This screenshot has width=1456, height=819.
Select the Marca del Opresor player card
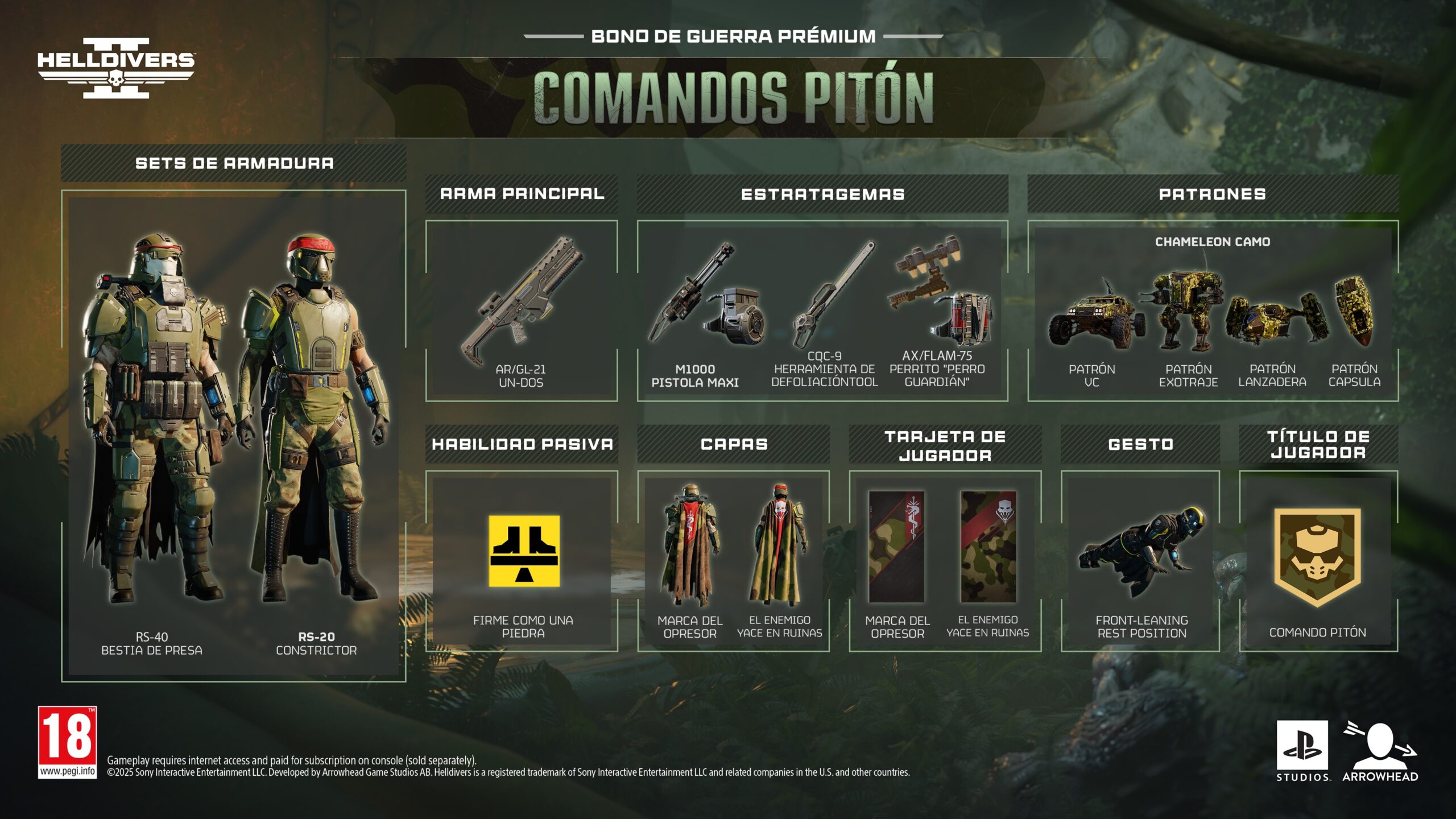tap(897, 547)
